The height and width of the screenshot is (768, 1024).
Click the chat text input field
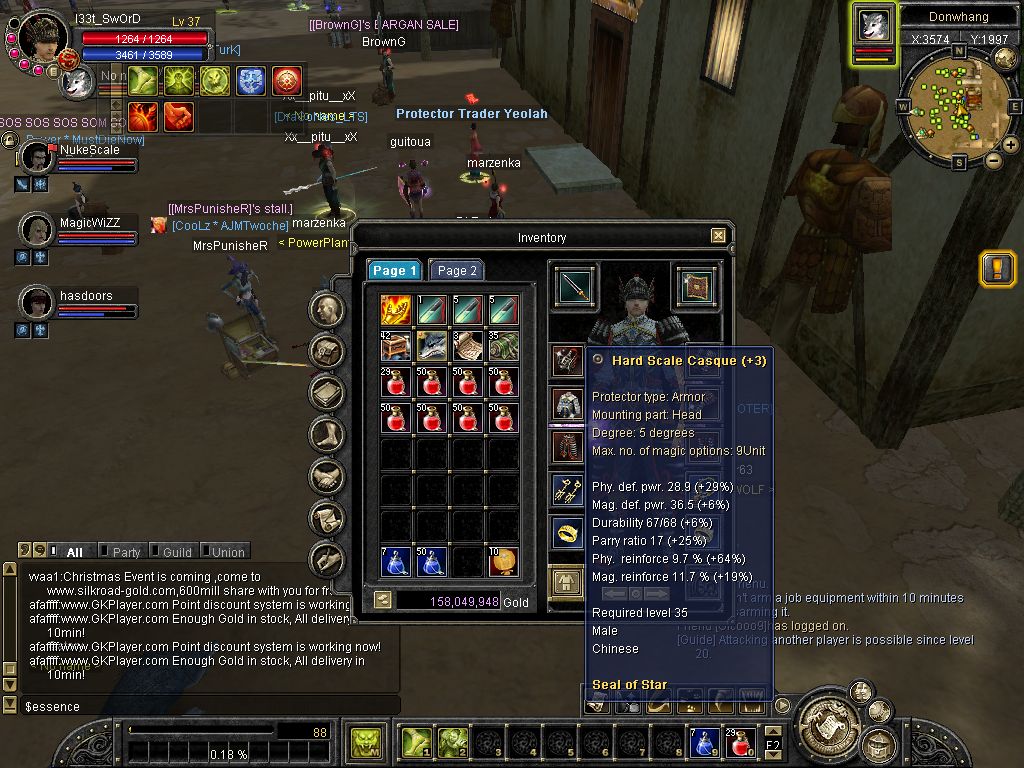click(200, 706)
